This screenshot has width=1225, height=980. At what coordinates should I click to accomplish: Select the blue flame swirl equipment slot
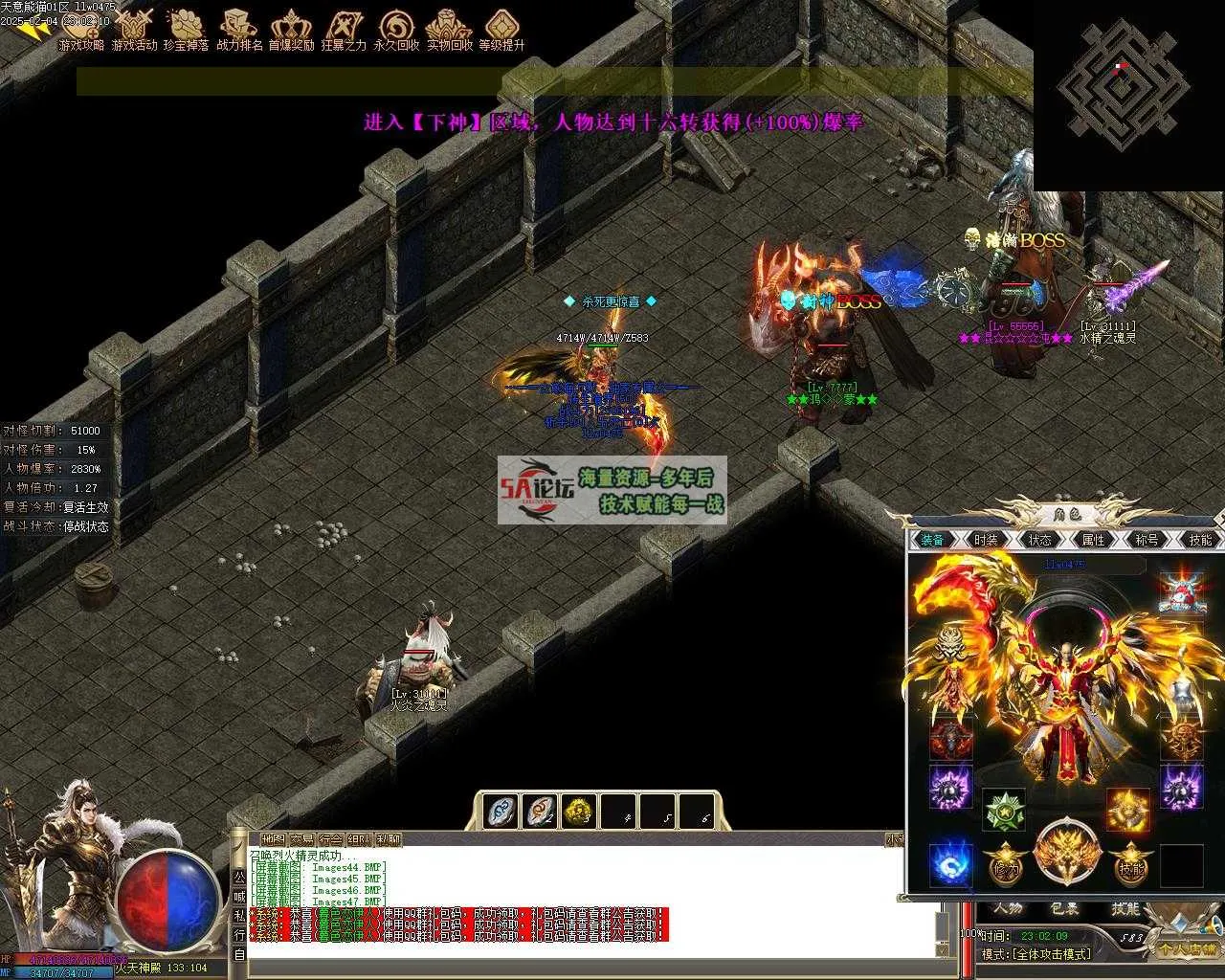click(950, 863)
